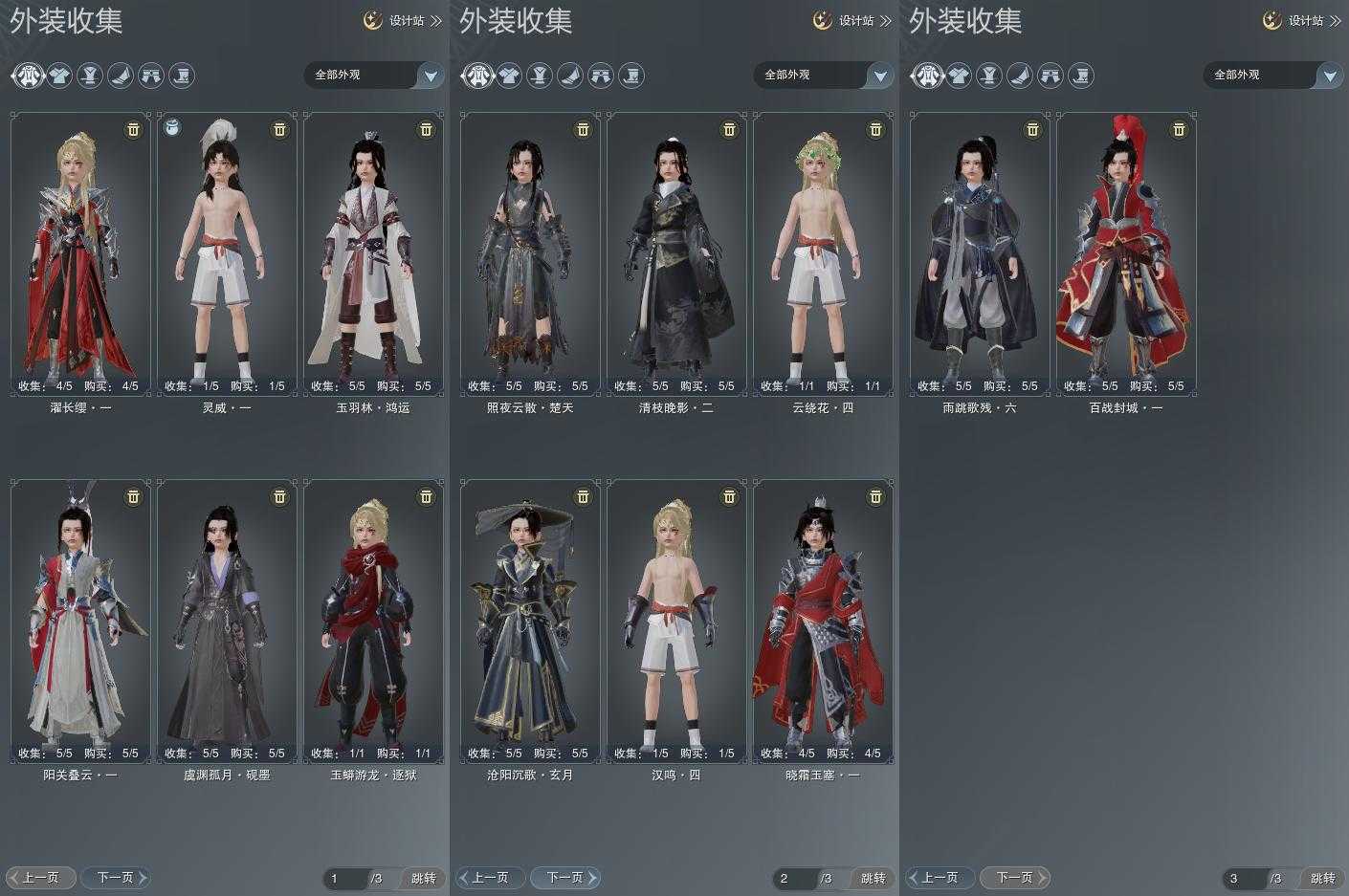This screenshot has height=896, width=1349.
Task: Click the small badge icon on 灵威·一 card
Action: coord(172,127)
